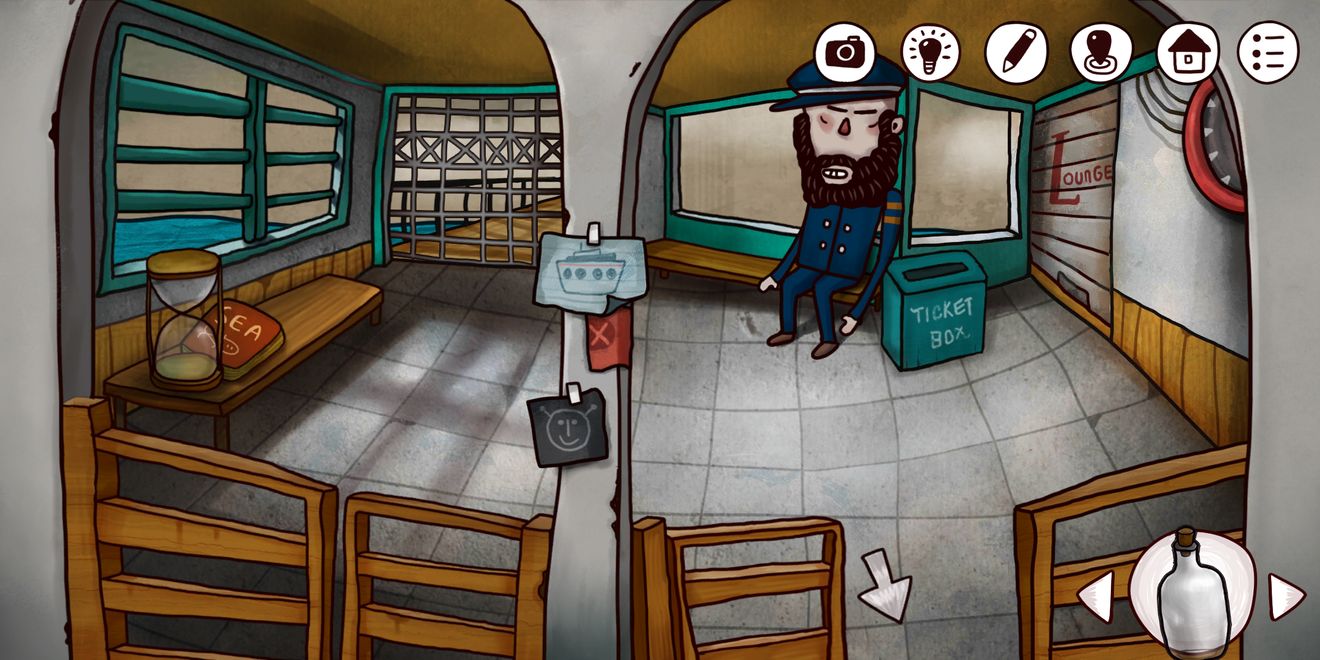The image size is (1320, 660).
Task: Open the pencil notes tool
Action: click(1015, 51)
